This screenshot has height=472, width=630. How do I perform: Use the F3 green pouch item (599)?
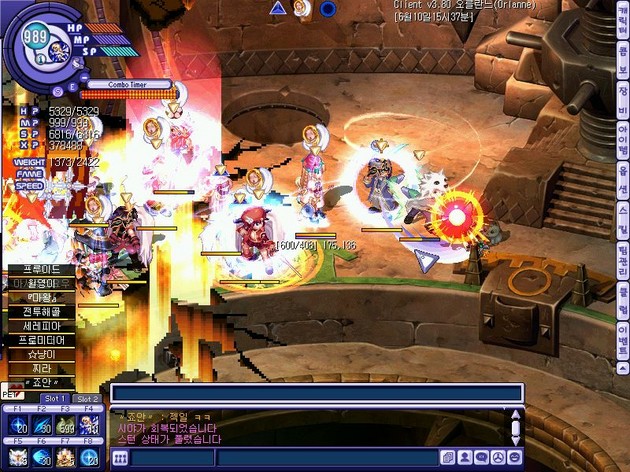pos(66,425)
